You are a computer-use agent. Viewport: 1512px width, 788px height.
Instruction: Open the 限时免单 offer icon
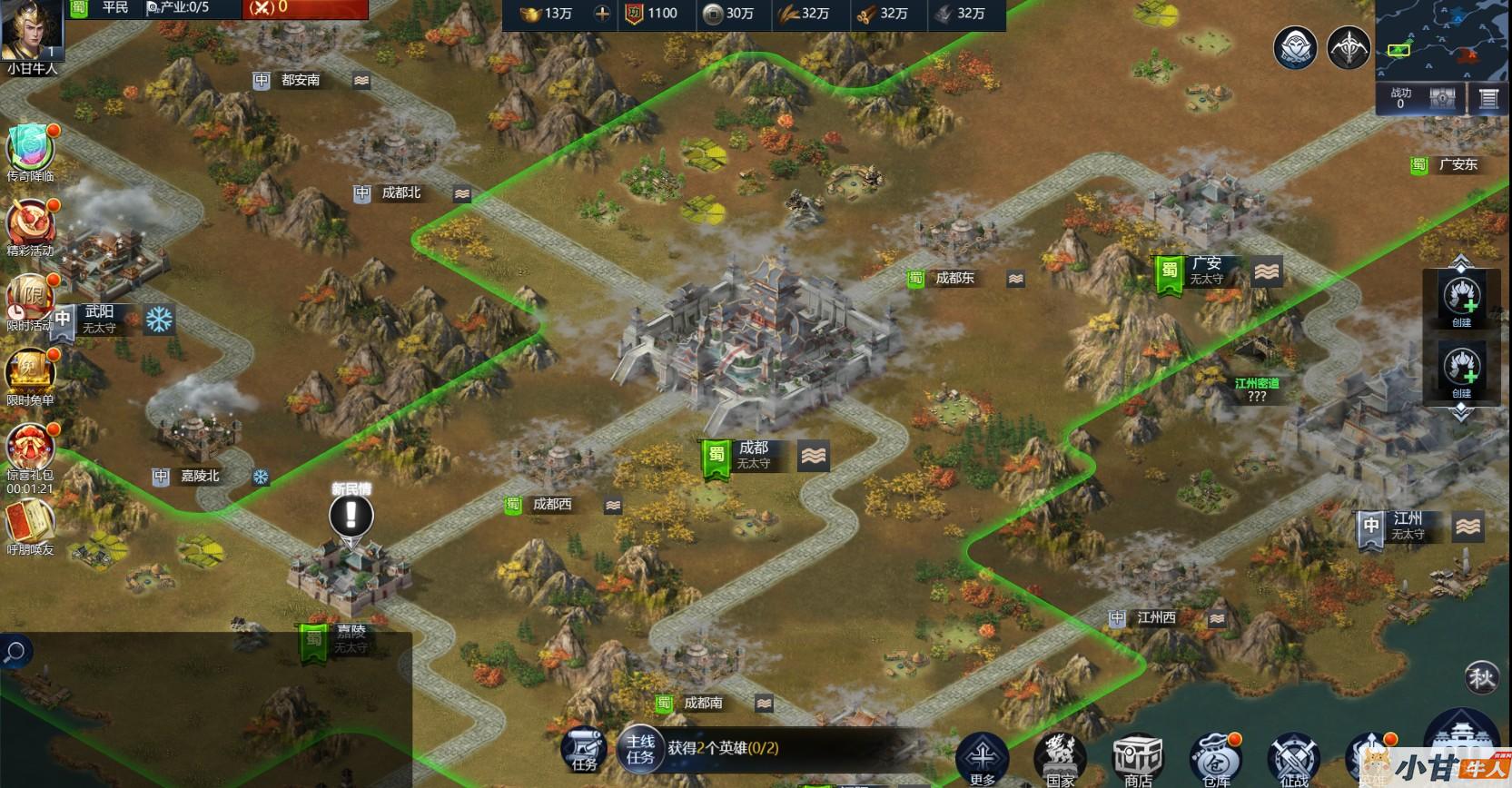(31, 373)
